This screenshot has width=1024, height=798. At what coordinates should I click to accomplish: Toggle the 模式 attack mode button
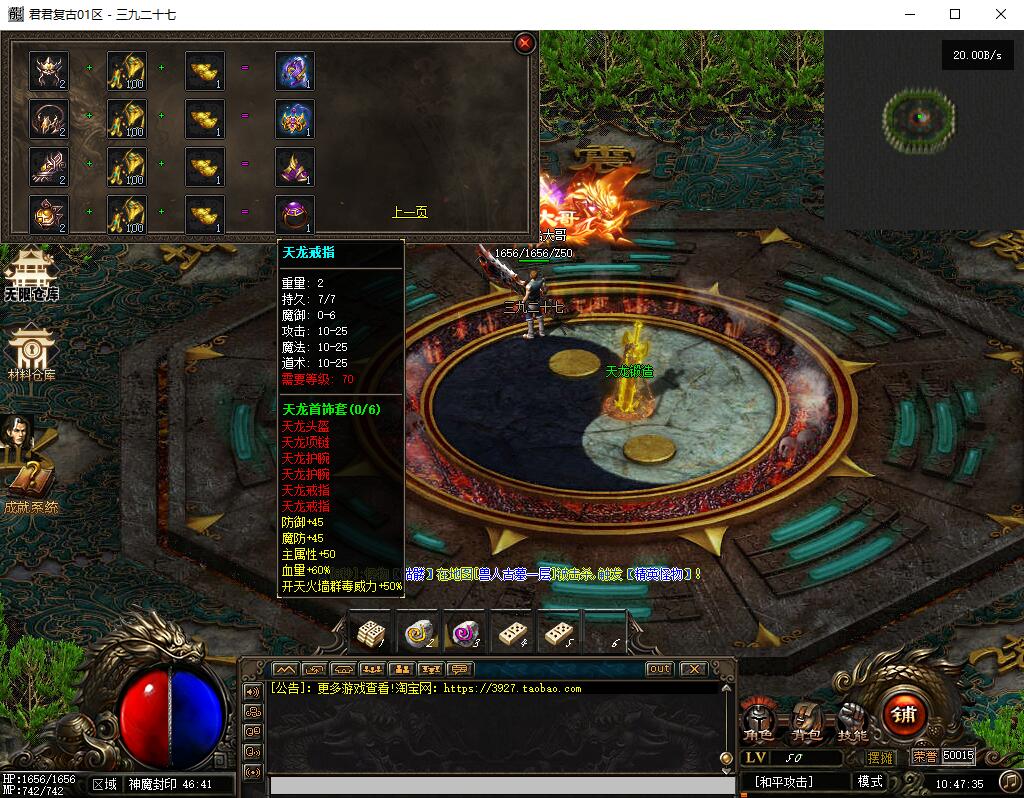pyautogui.click(x=870, y=782)
